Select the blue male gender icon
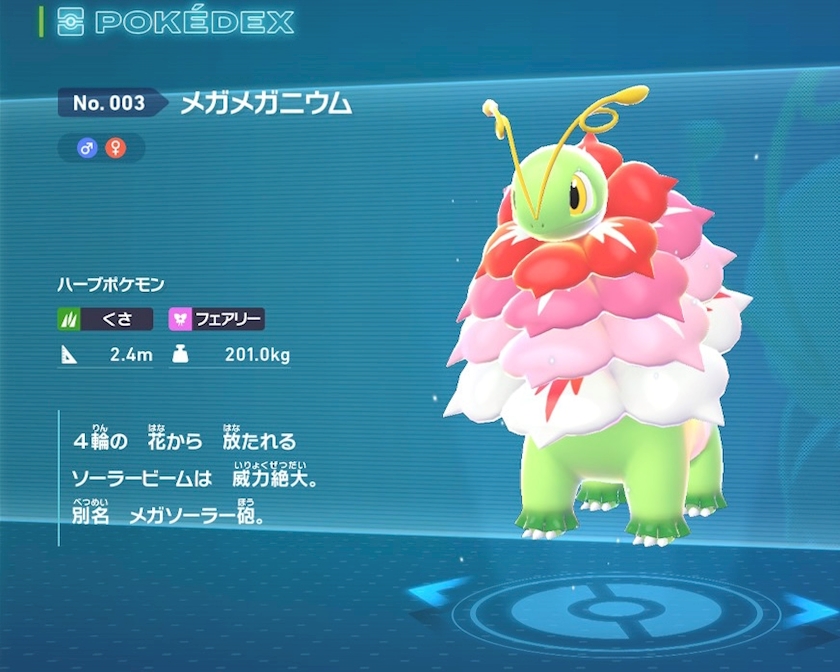 [x=88, y=148]
